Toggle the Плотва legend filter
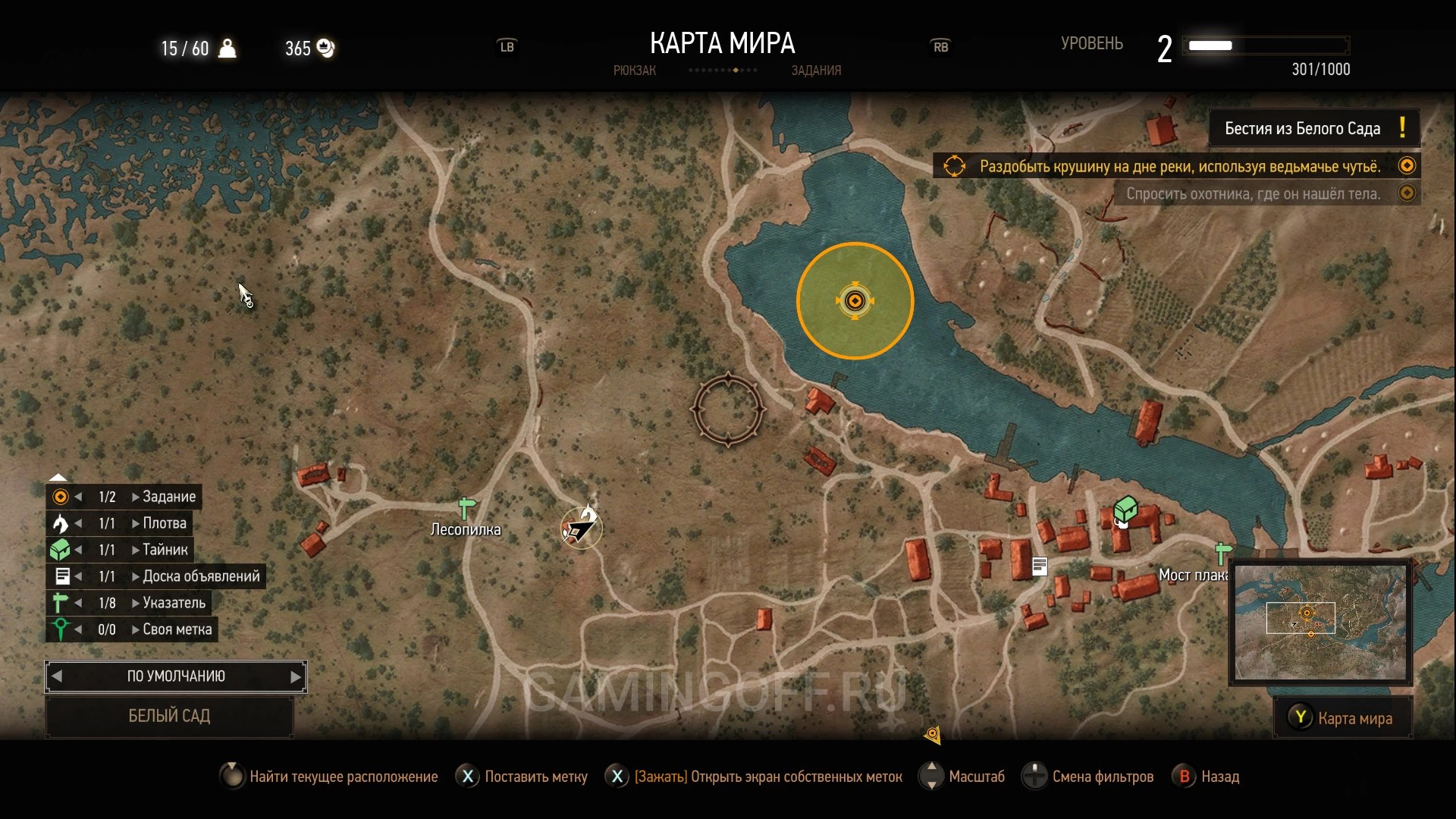The height and width of the screenshot is (819, 1456). coord(164,523)
